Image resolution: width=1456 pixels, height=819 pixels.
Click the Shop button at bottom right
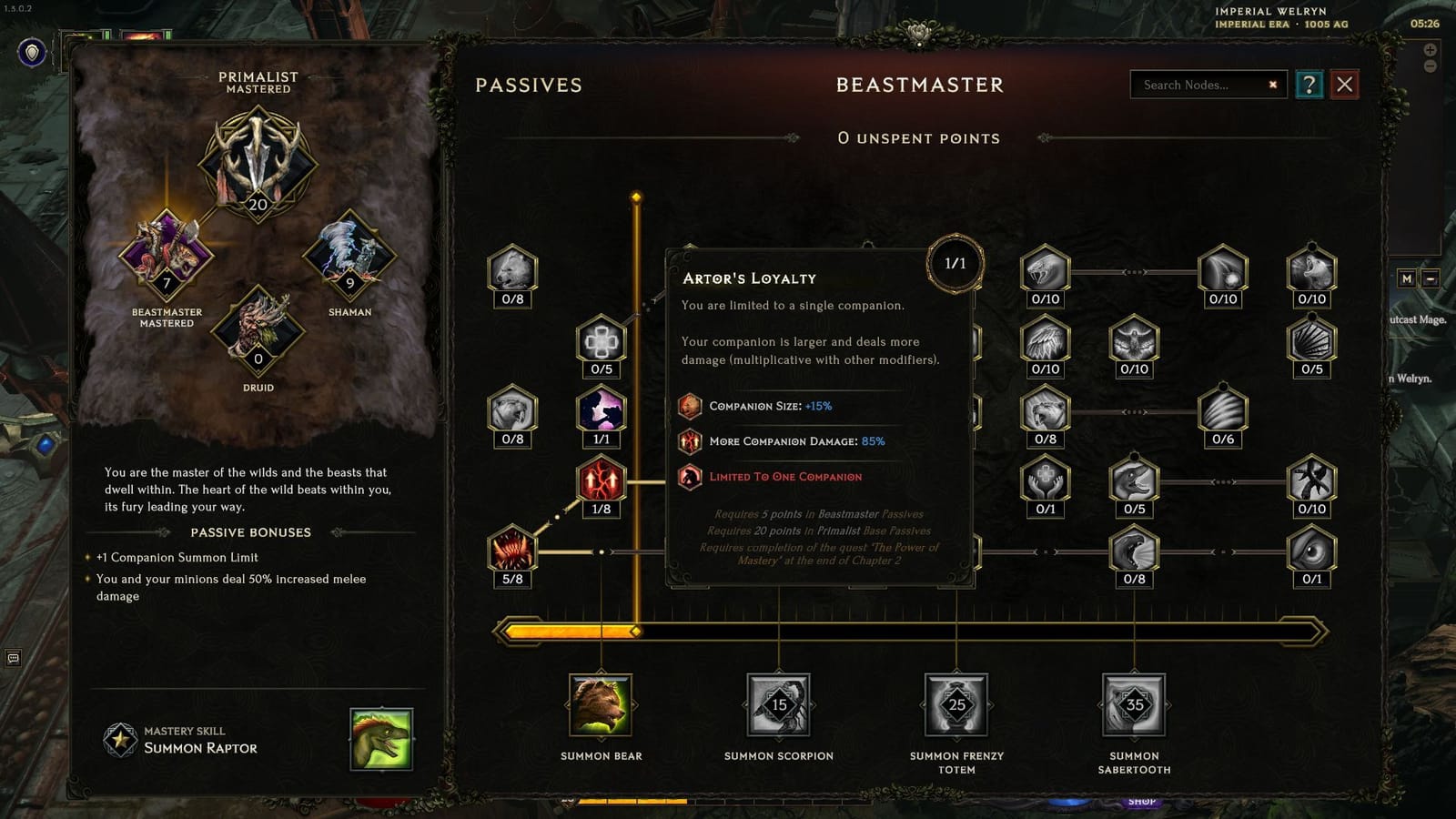pyautogui.click(x=1141, y=800)
